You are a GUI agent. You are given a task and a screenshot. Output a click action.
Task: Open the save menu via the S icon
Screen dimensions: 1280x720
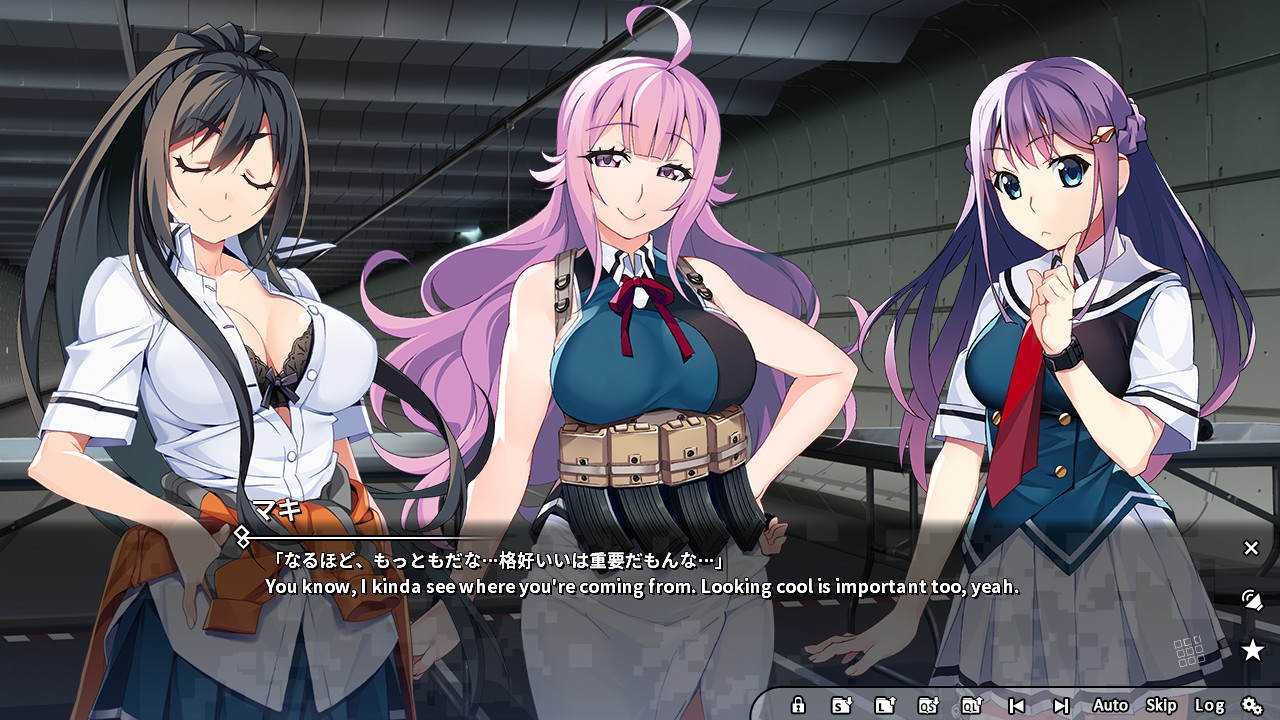(841, 706)
